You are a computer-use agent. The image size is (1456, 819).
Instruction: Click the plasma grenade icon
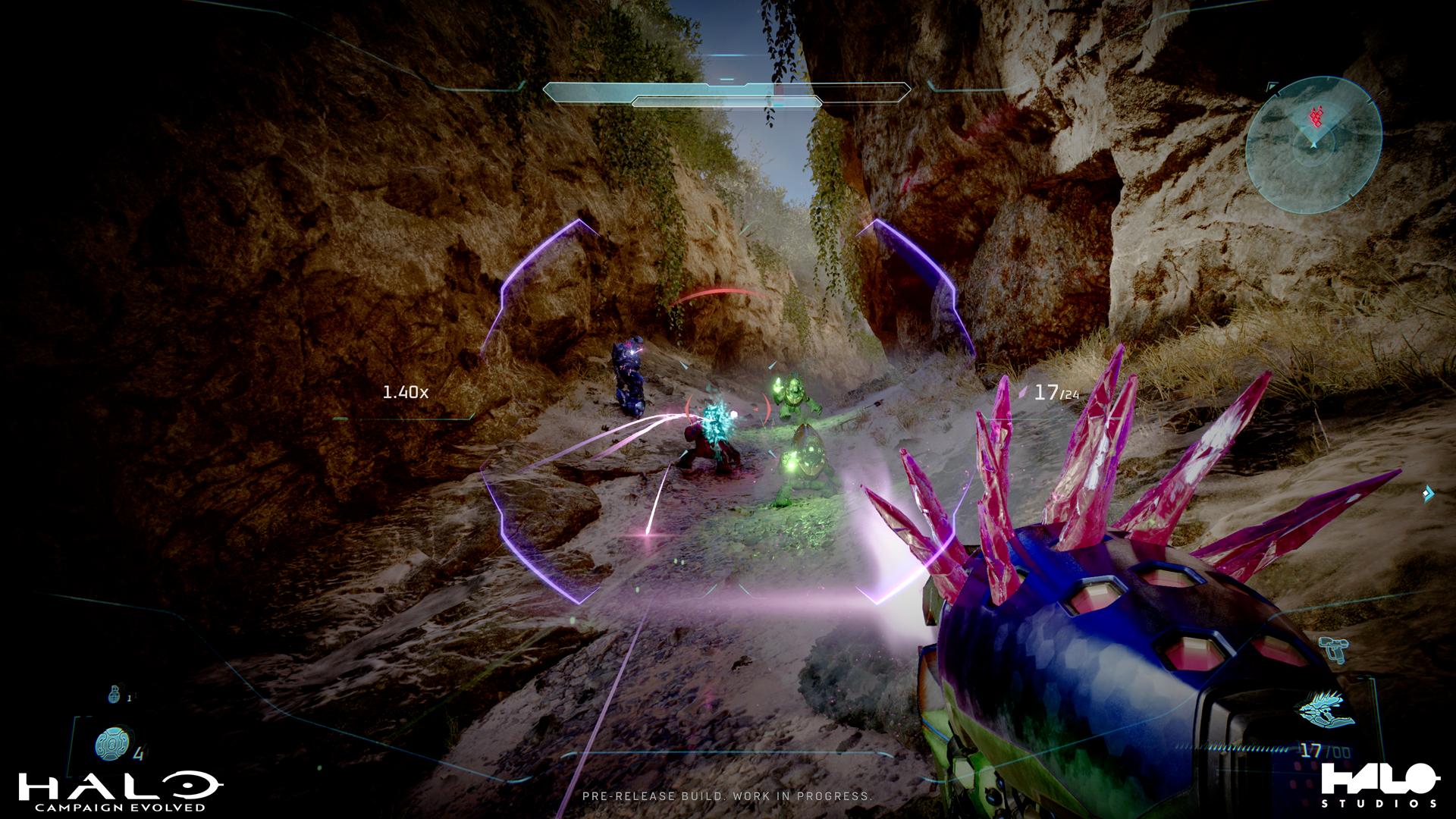[112, 745]
